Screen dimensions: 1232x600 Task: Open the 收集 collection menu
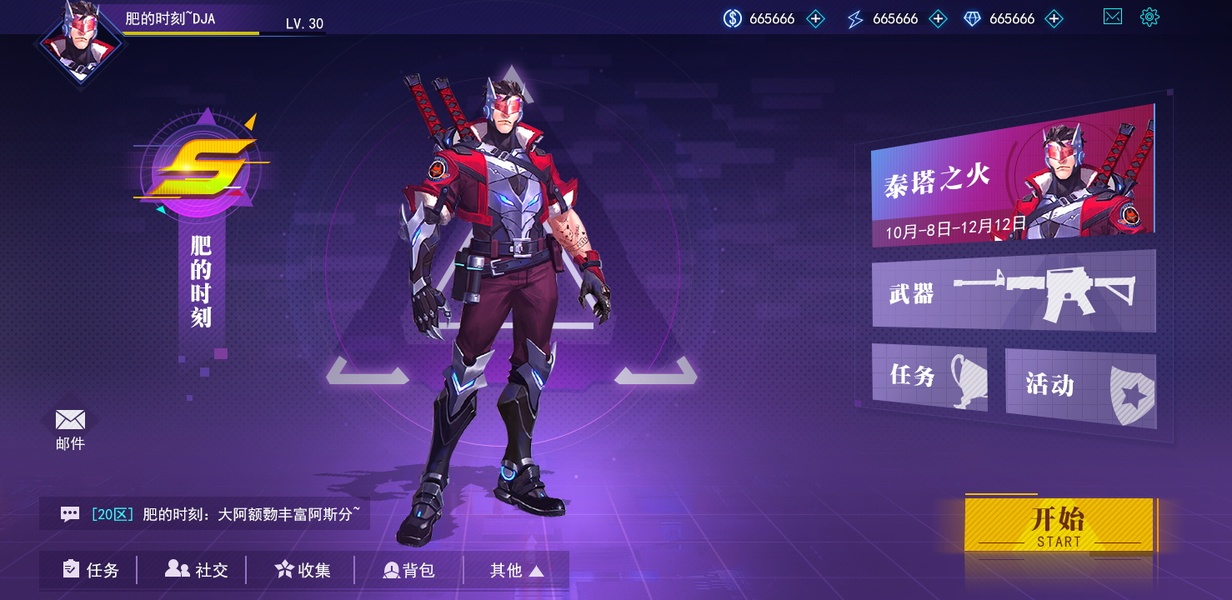(x=303, y=570)
